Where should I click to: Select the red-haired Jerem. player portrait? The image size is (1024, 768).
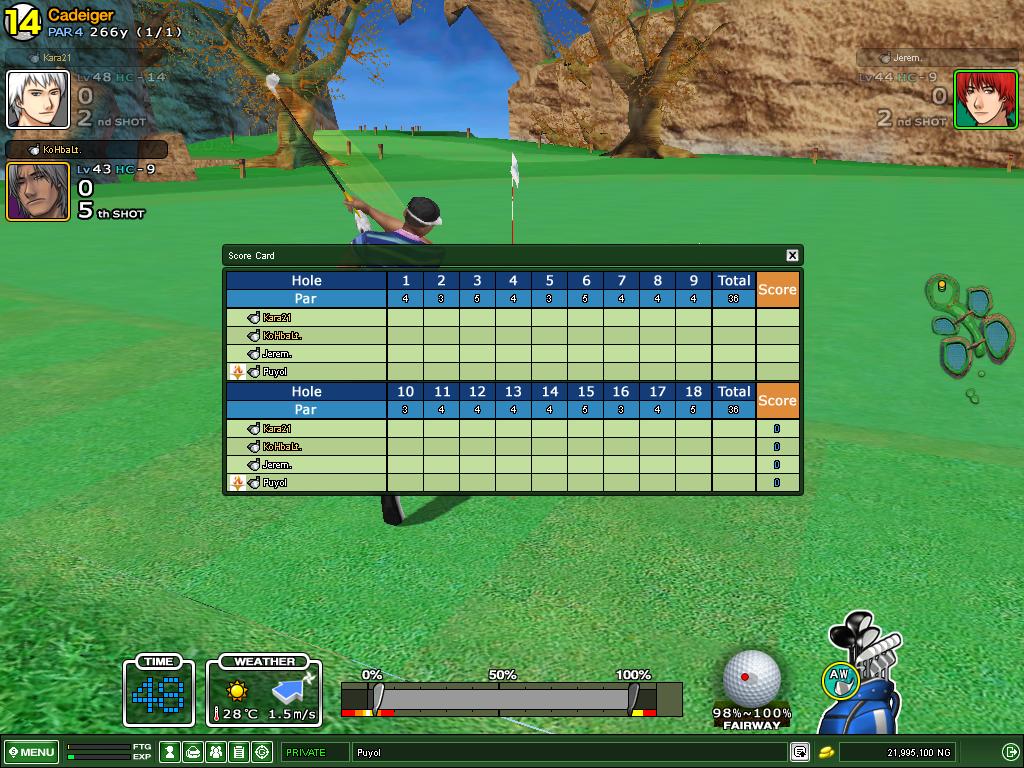[x=984, y=100]
